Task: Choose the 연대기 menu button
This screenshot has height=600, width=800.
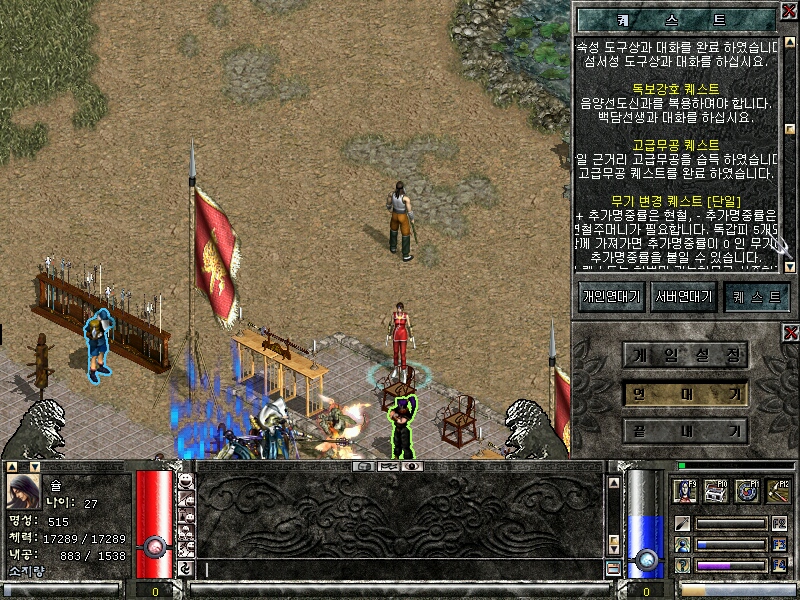Action: pyautogui.click(x=686, y=393)
